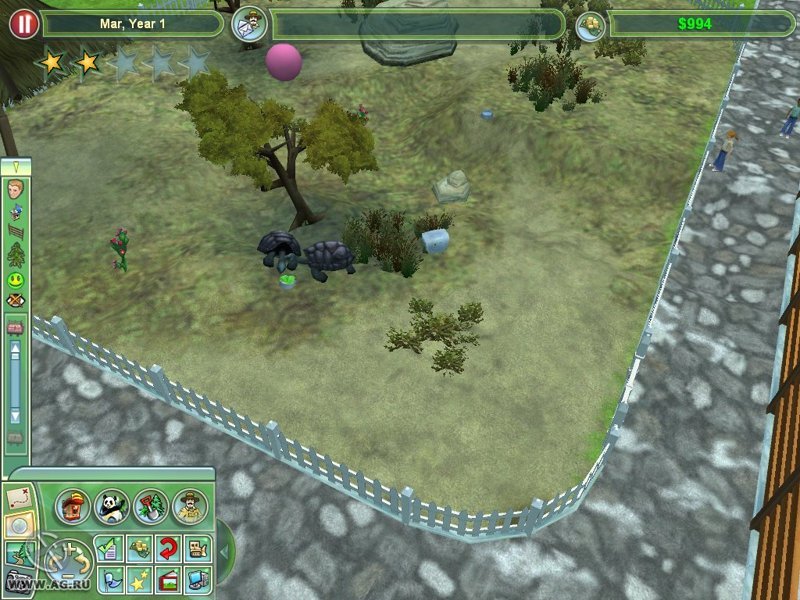Screen dimensions: 800x600
Task: Open the zookeeper message icon
Action: (x=250, y=23)
